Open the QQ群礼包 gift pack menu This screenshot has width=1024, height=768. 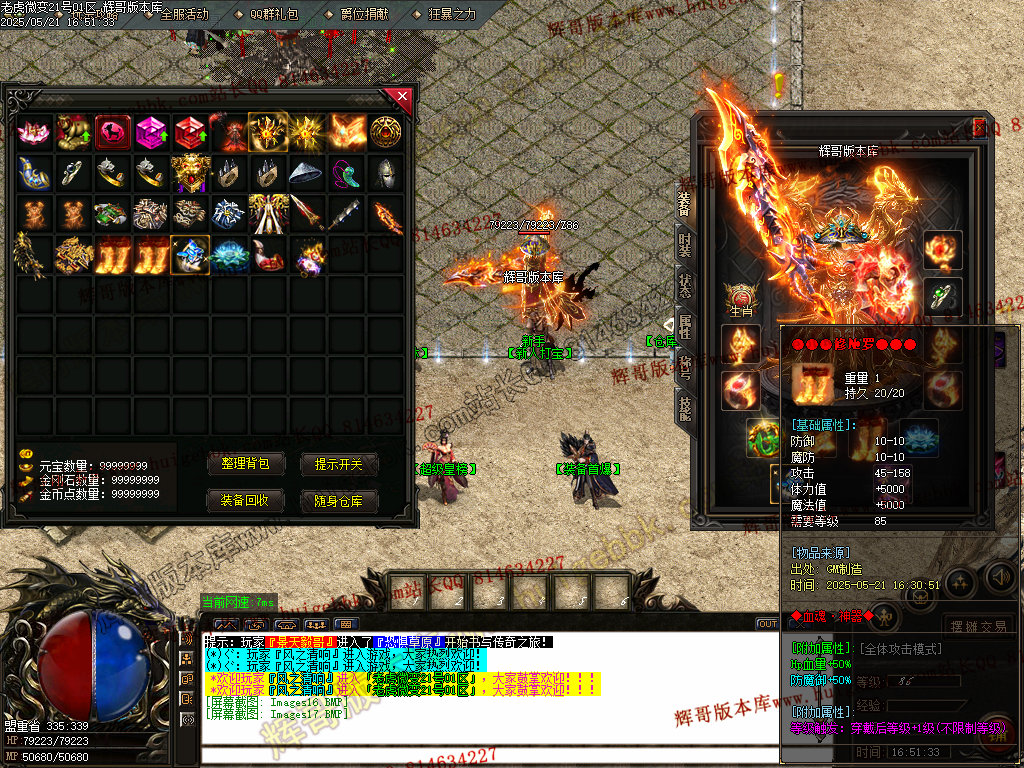(x=272, y=15)
